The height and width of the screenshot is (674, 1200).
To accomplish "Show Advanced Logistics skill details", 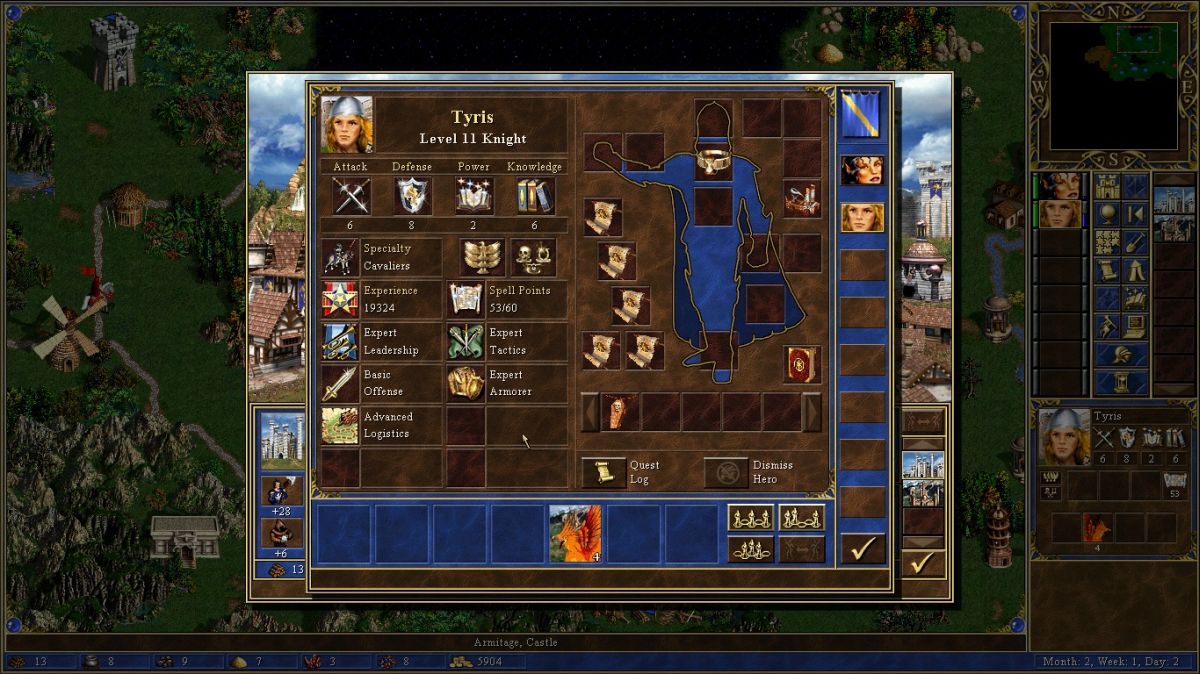I will pos(340,425).
